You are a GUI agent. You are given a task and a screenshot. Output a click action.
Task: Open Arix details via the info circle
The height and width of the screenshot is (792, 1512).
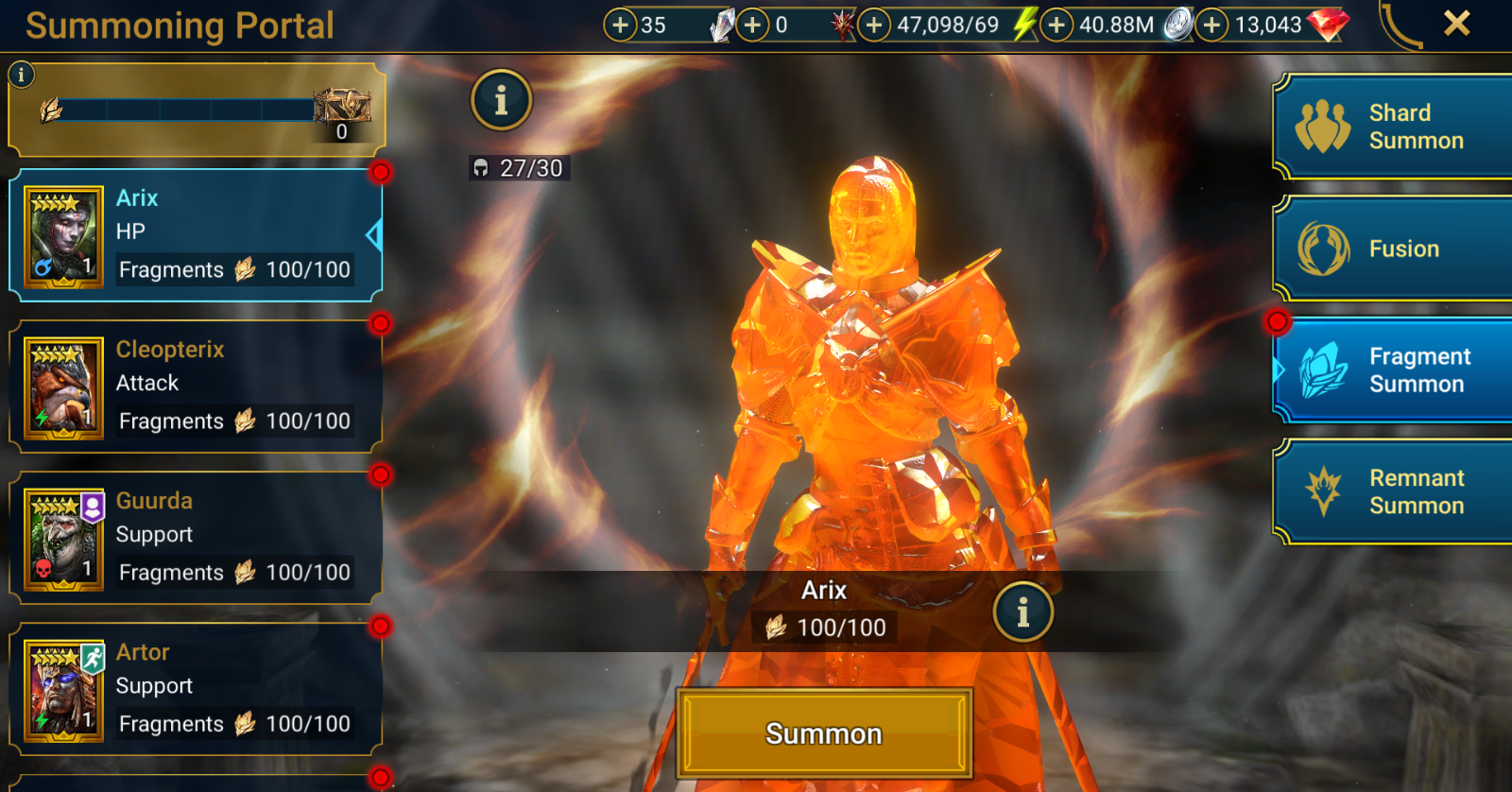point(1024,611)
